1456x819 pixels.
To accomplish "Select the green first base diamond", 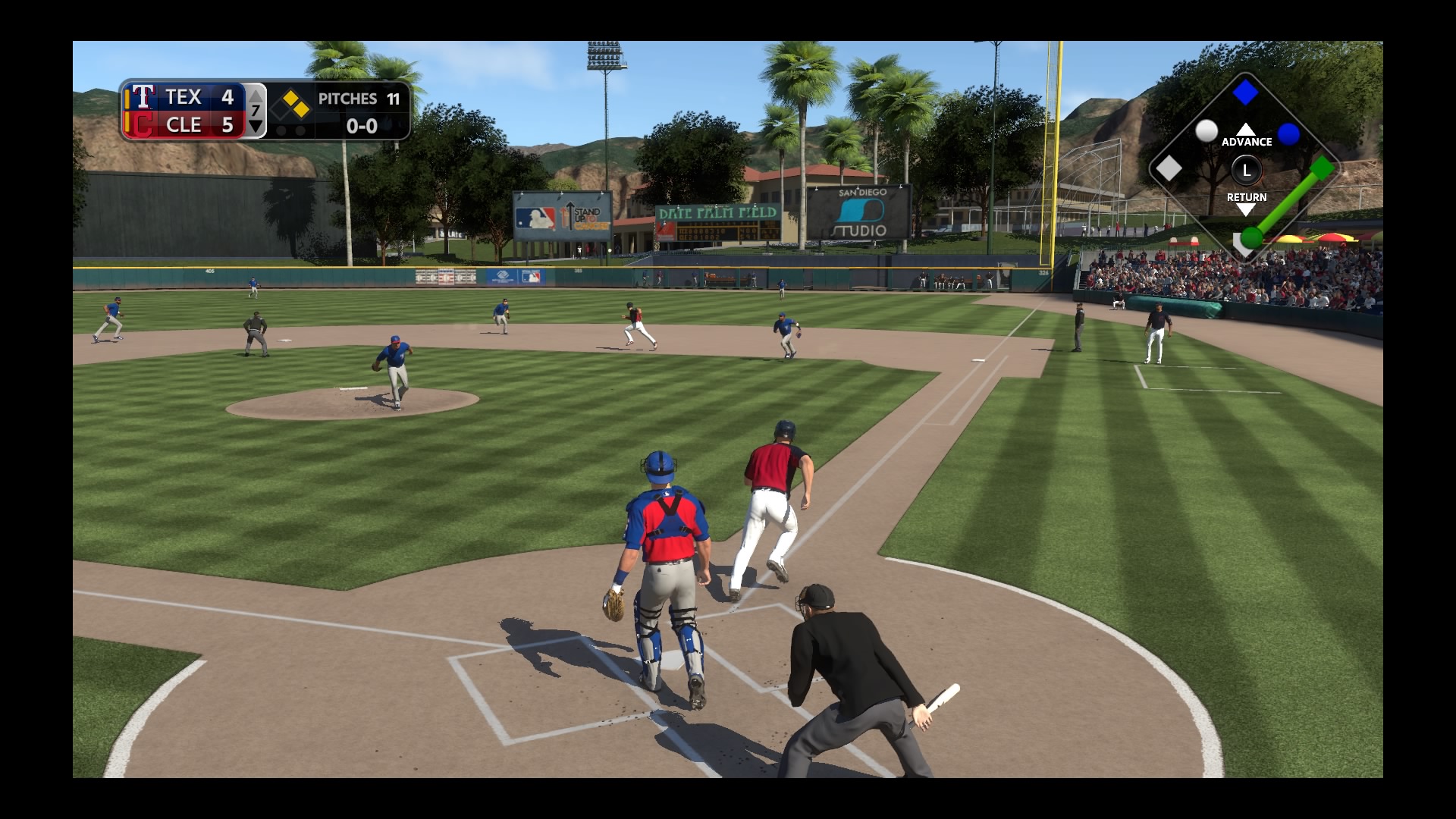I will [1322, 168].
